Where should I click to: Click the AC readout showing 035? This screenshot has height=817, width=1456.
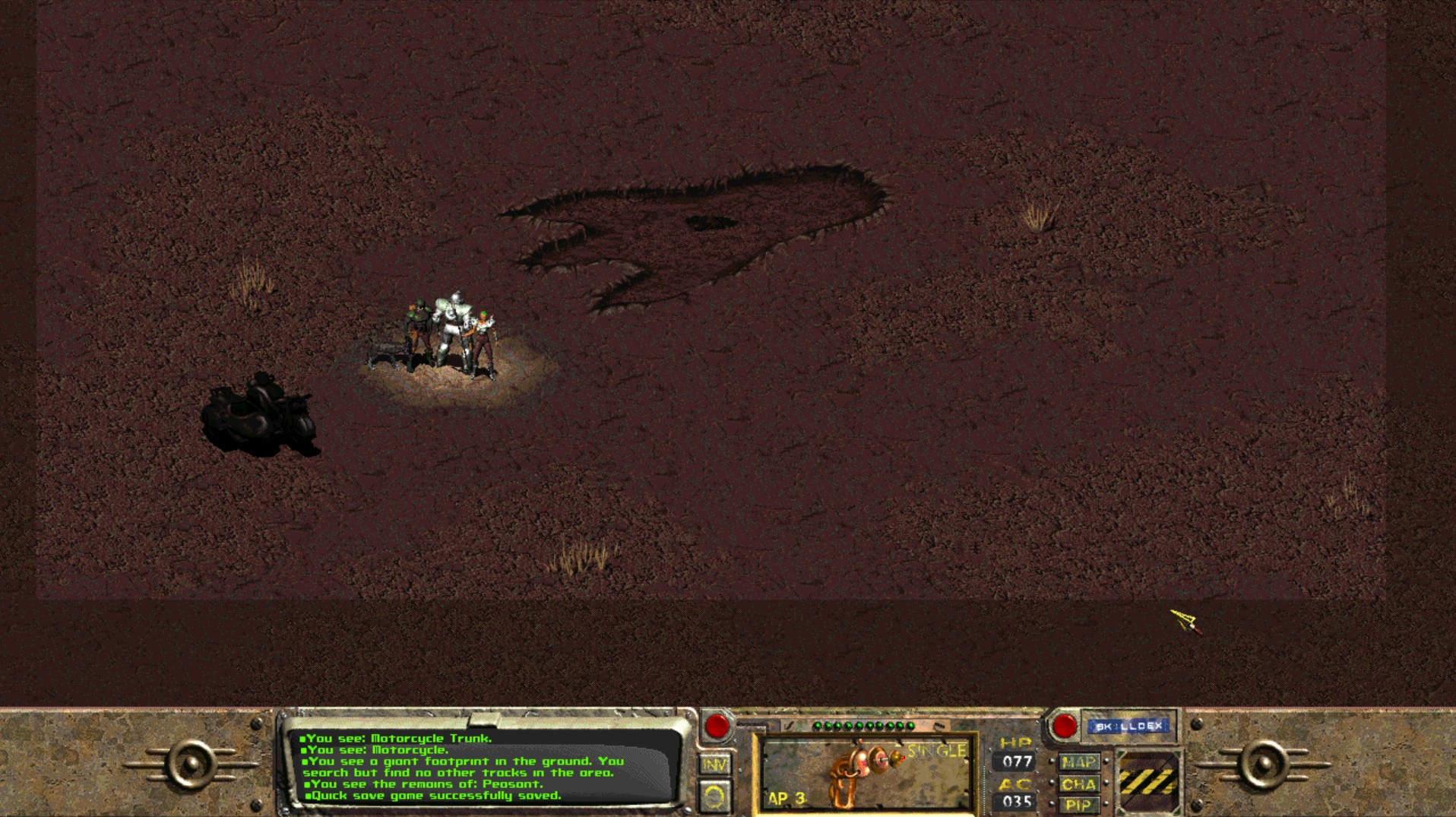pyautogui.click(x=1014, y=800)
